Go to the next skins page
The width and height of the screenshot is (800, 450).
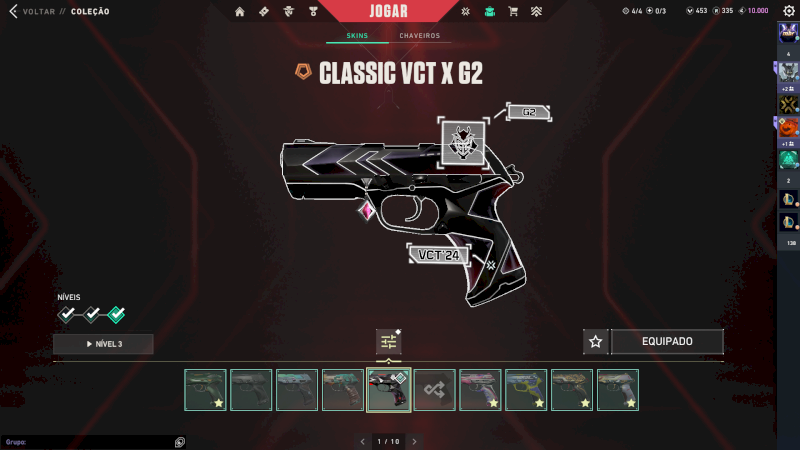(414, 441)
